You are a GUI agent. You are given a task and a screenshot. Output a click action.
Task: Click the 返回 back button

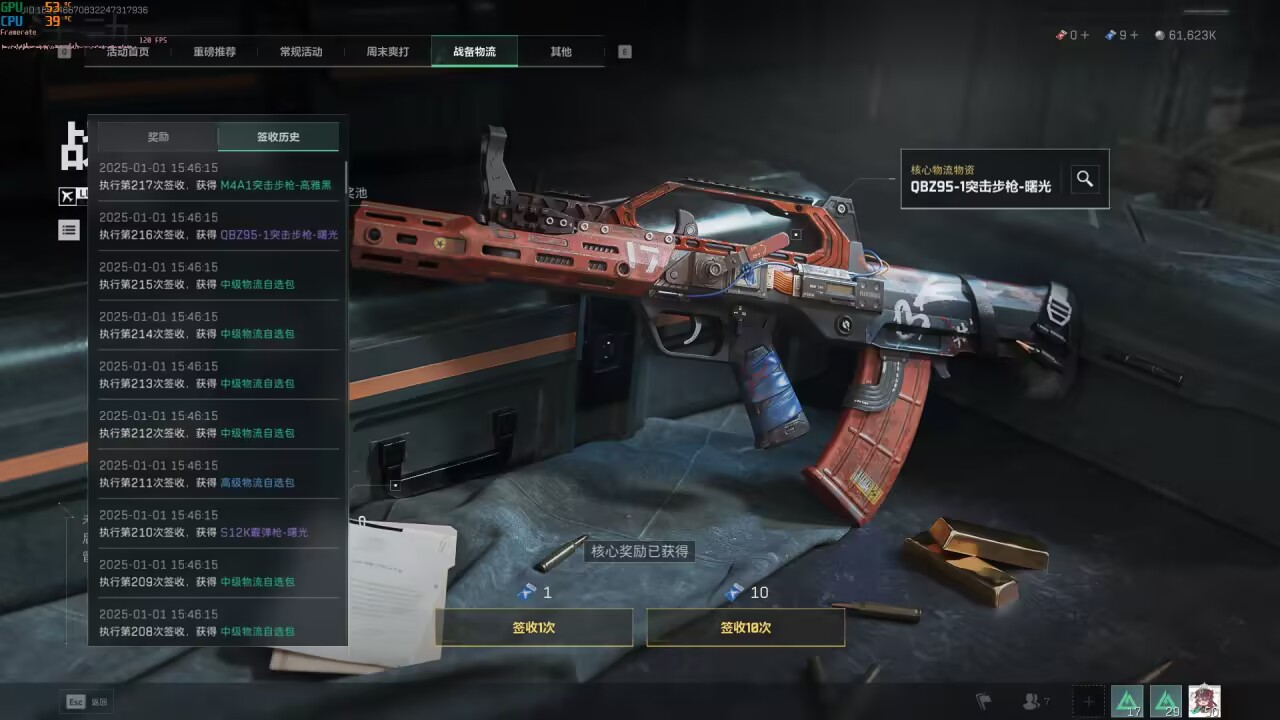tap(86, 702)
